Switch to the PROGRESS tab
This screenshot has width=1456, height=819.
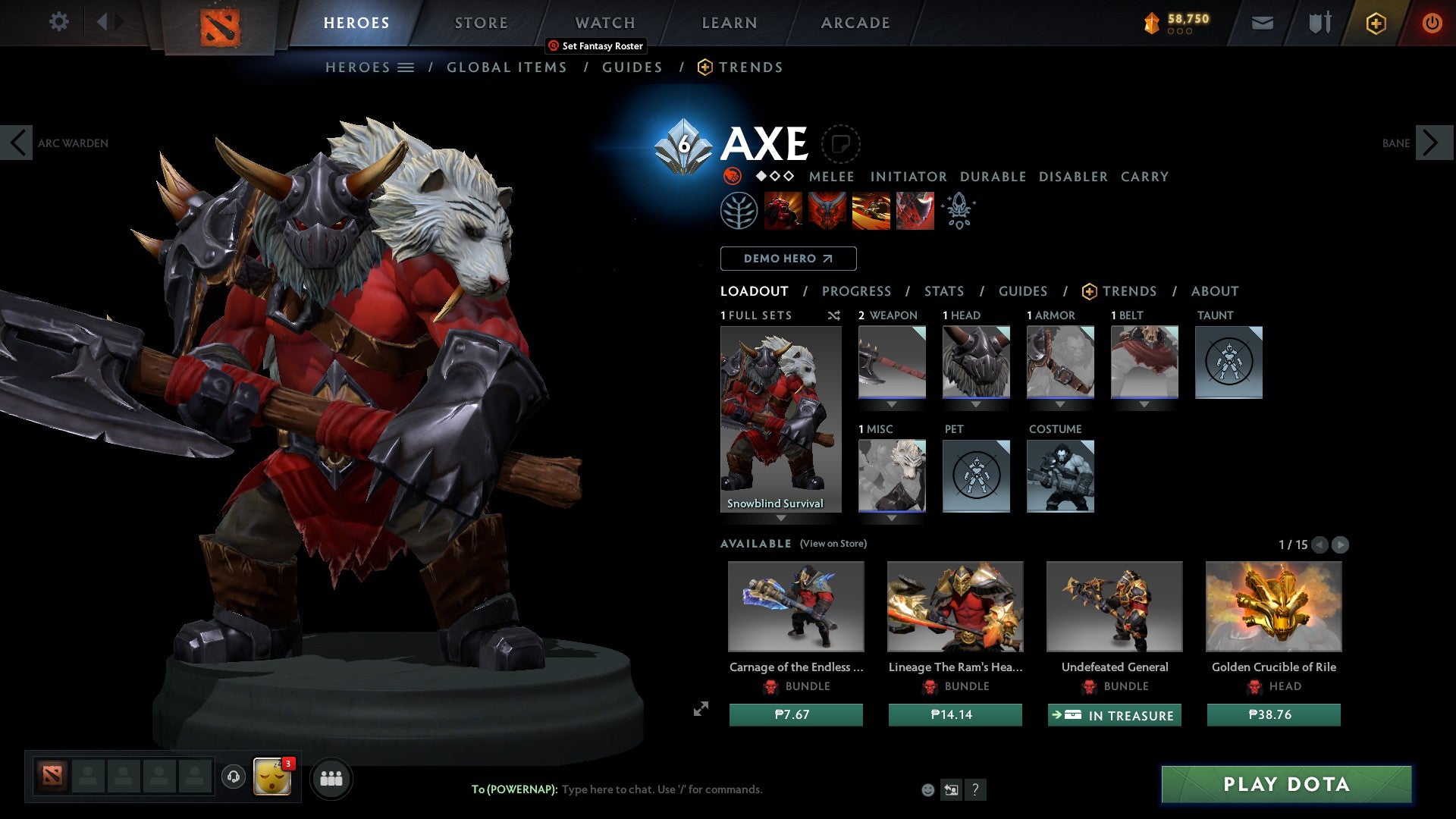point(856,290)
